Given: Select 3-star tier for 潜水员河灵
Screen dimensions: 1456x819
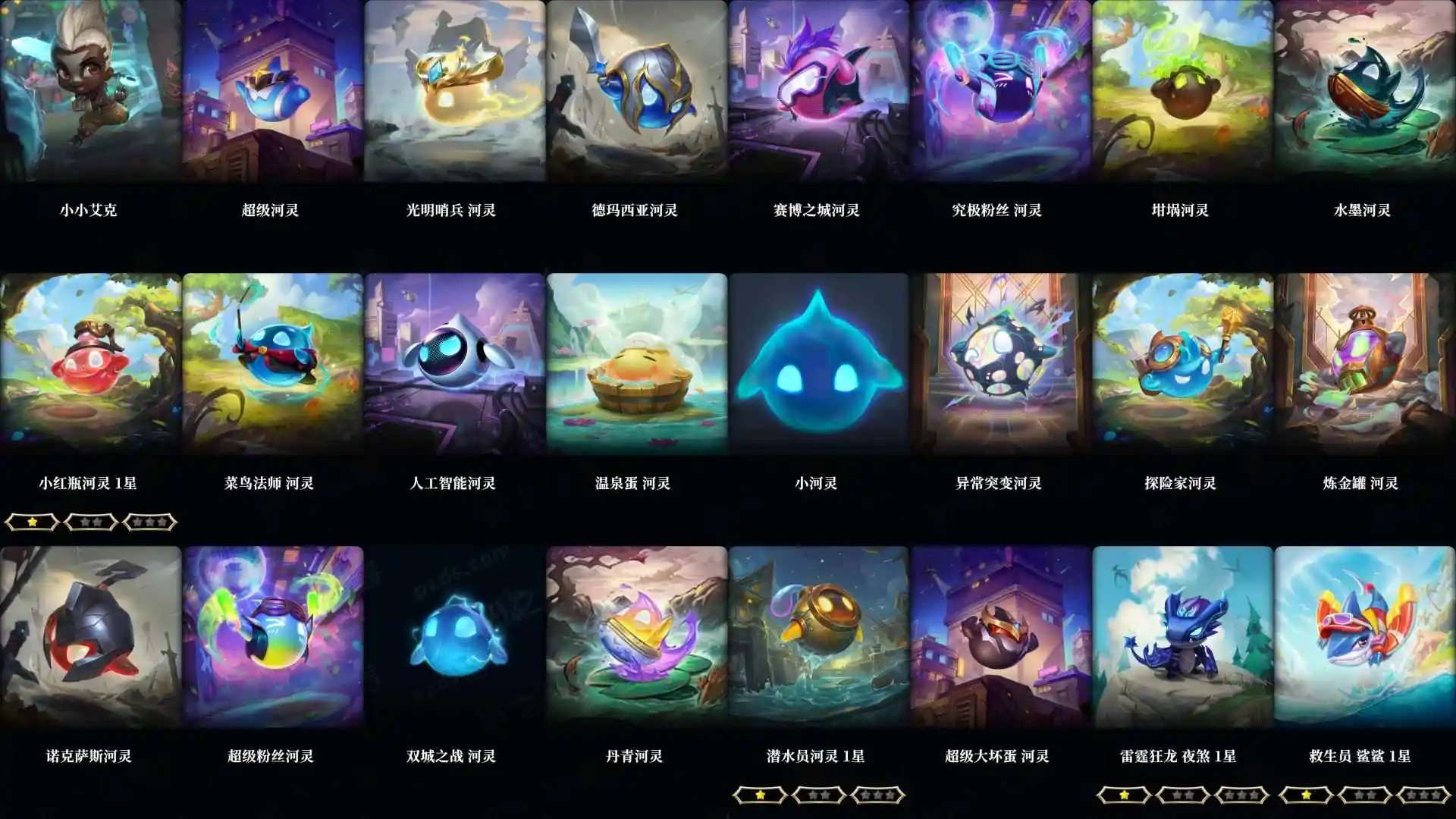Looking at the screenshot, I should tap(879, 795).
